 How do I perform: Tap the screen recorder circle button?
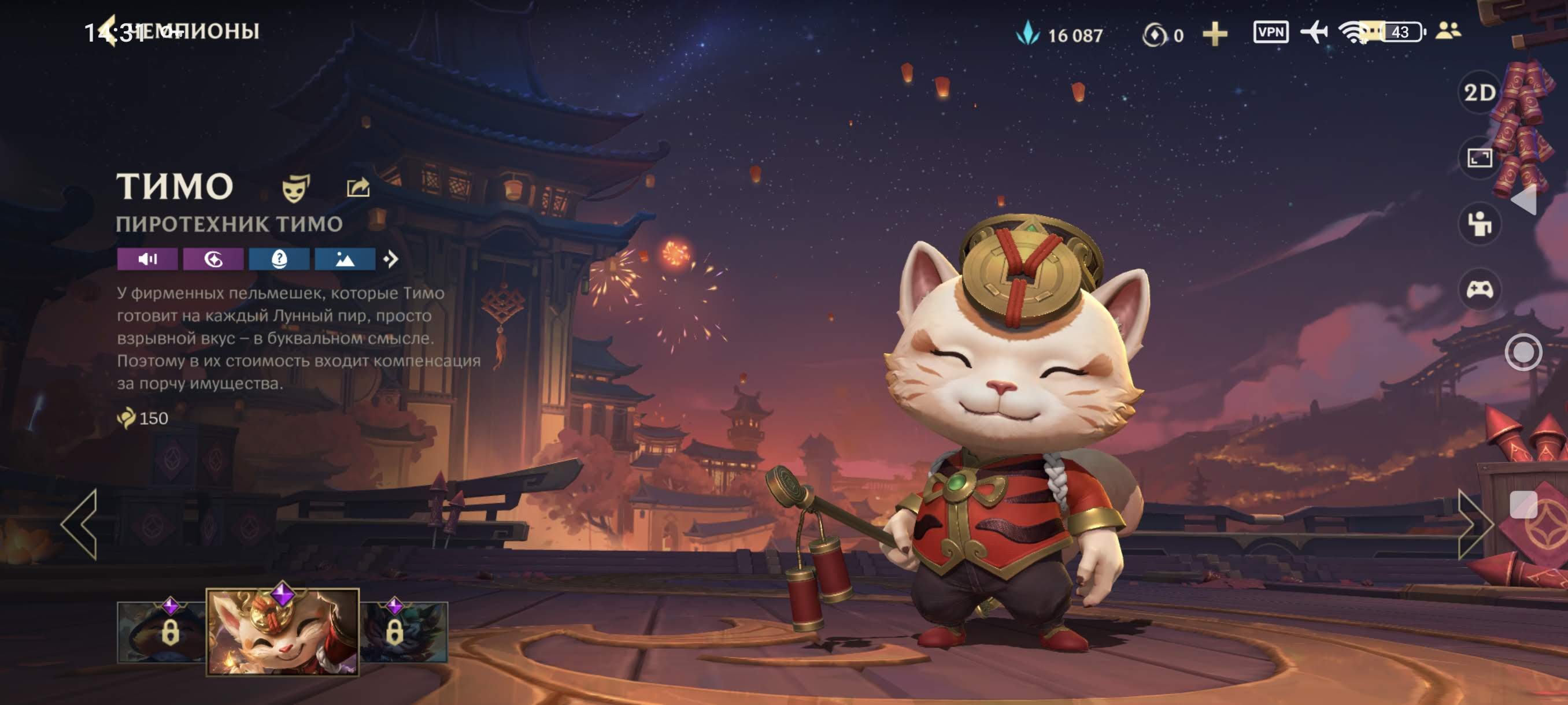[x=1523, y=351]
